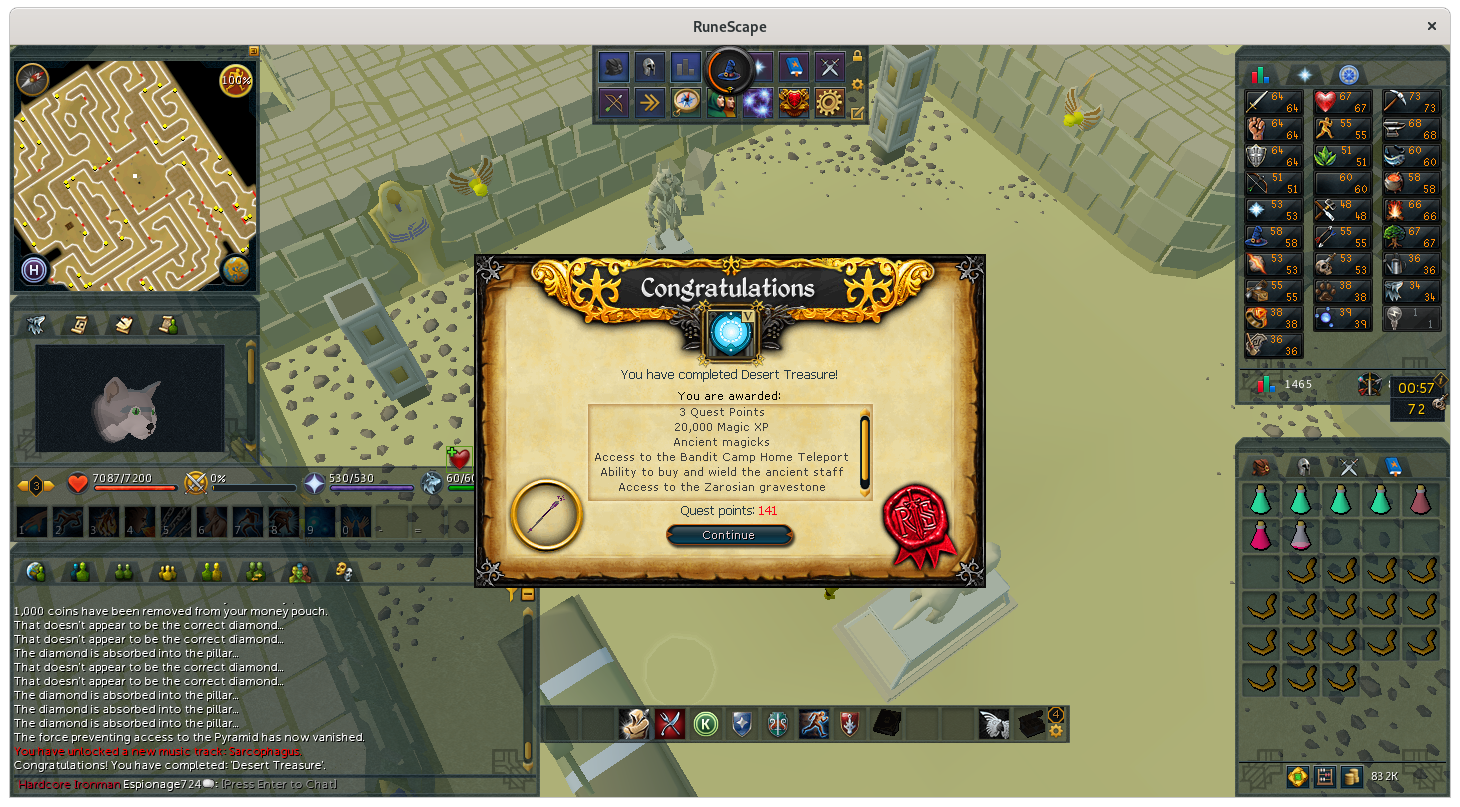Click the minimap
The width and height of the screenshot is (1460, 807).
[135, 175]
